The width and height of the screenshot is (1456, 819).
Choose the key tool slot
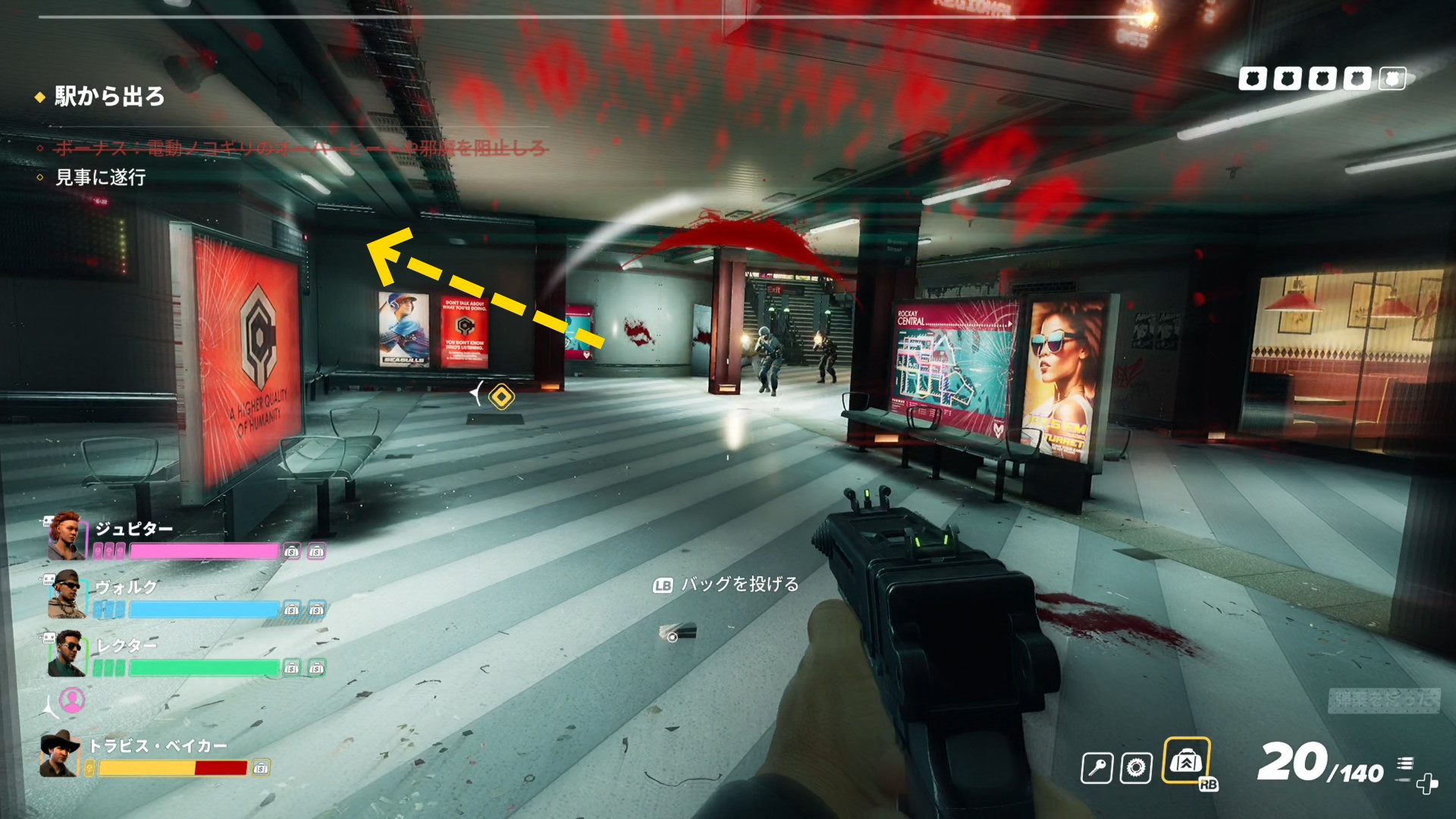1097,768
